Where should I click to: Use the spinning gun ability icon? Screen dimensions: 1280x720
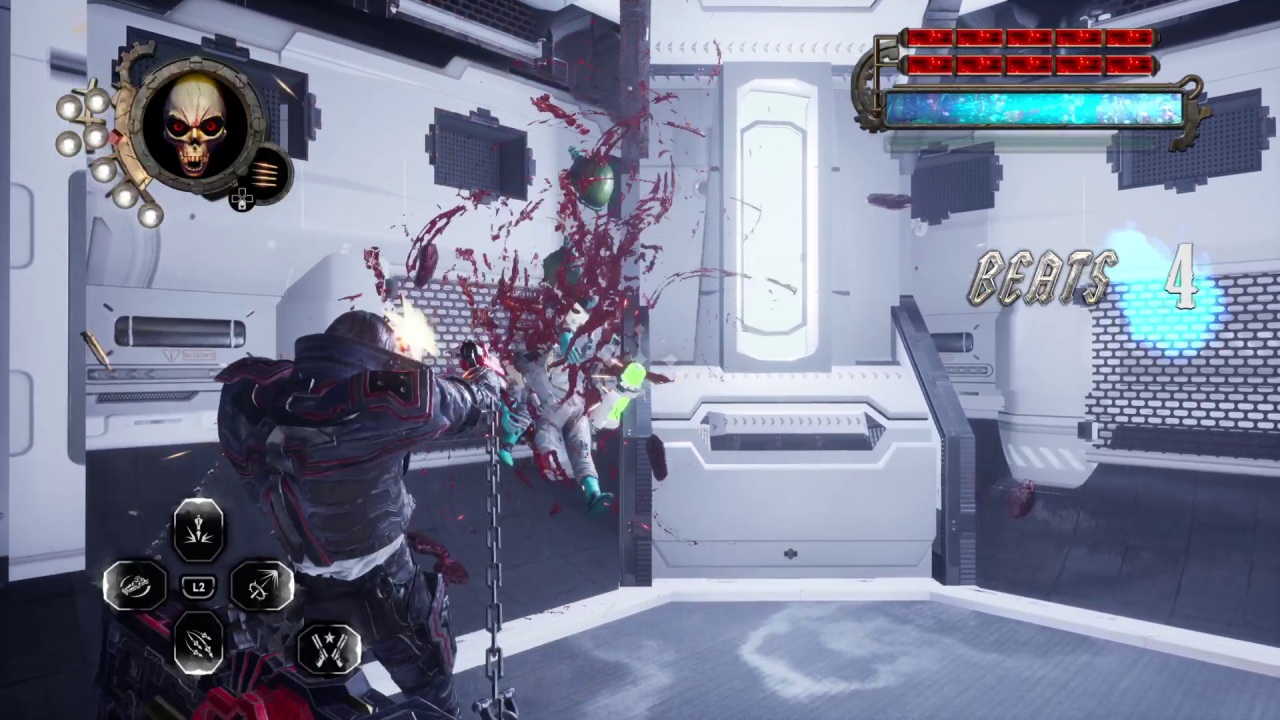(136, 586)
